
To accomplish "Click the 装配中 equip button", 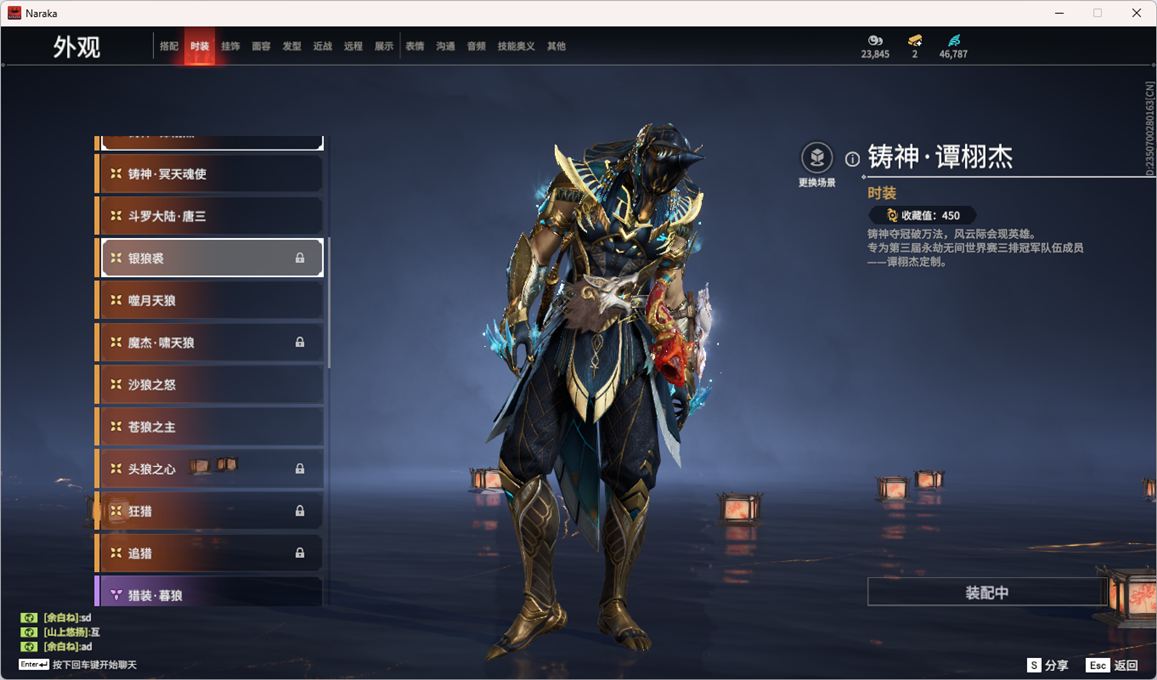I will pyautogui.click(x=986, y=592).
